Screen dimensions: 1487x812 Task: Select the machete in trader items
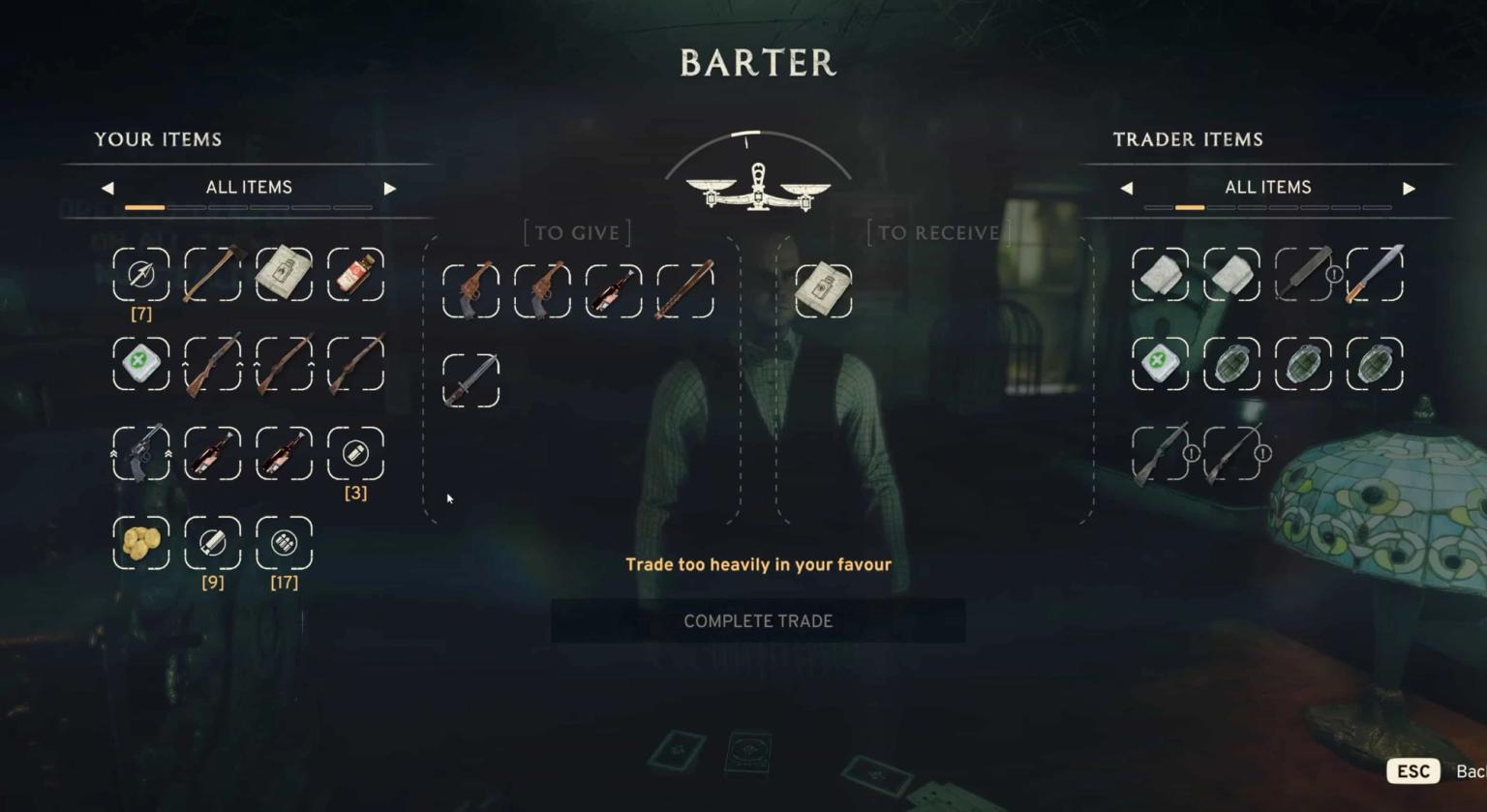(1375, 275)
